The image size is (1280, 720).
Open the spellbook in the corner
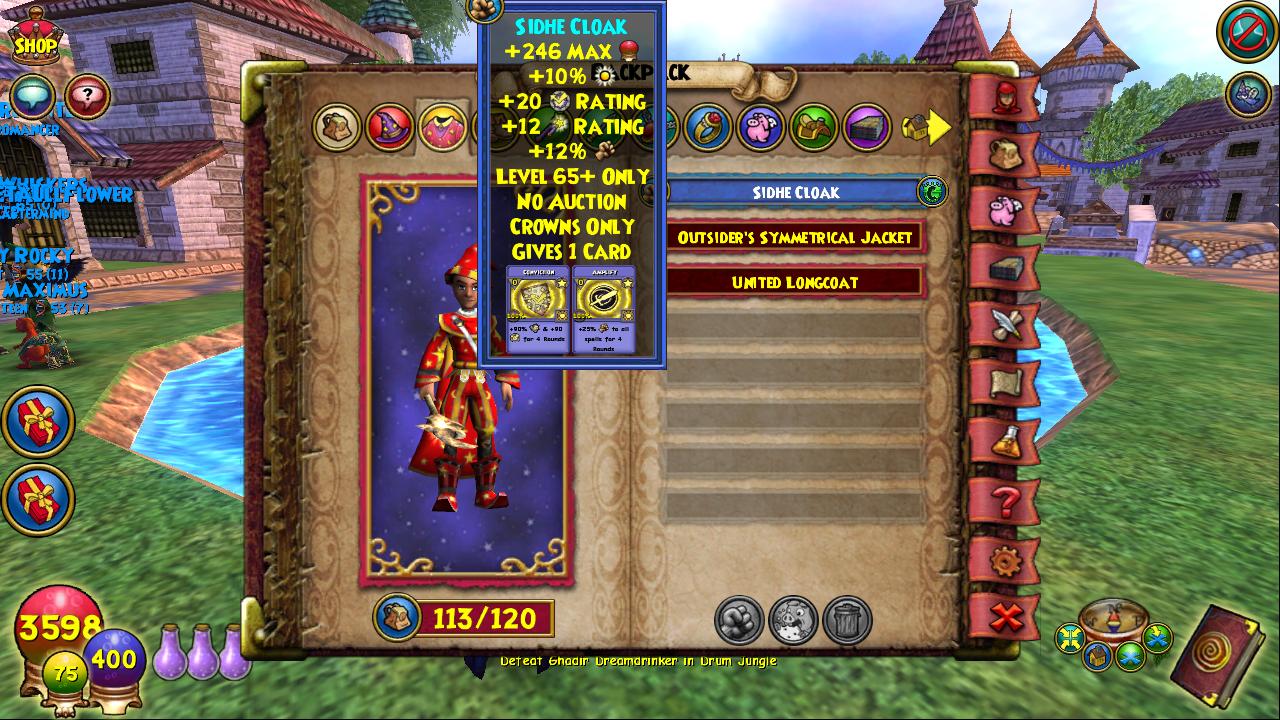1220,655
